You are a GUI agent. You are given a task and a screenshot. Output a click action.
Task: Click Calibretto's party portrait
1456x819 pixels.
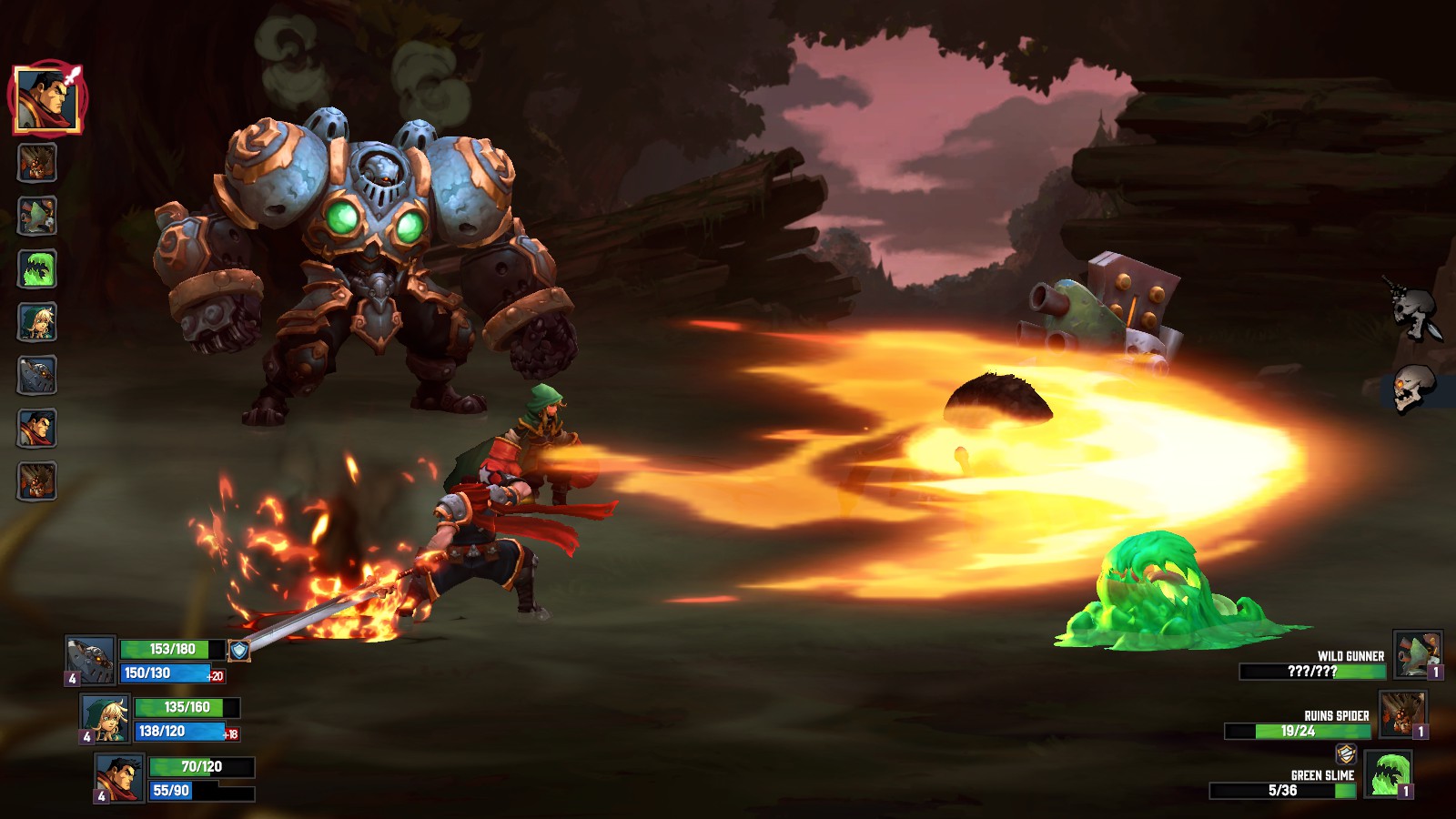tap(88, 660)
